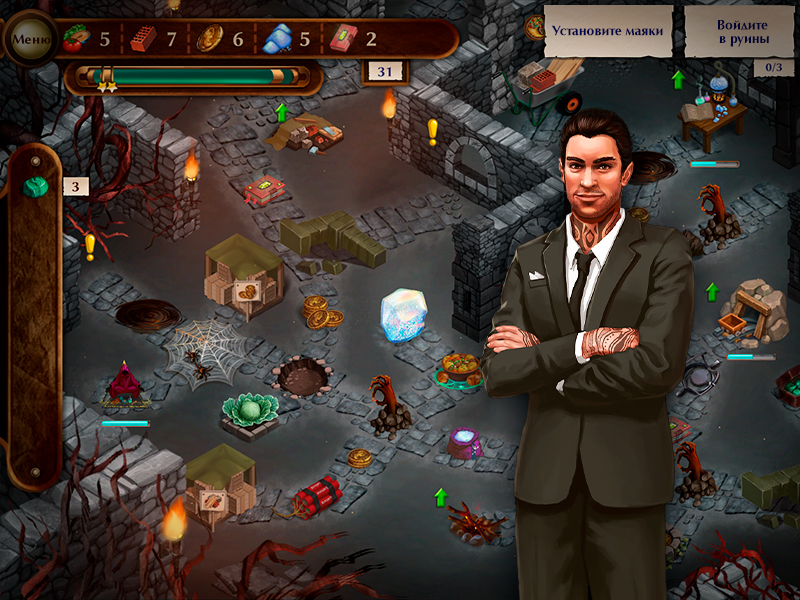
Task: Select the 'Войдите в руны' objective card
Action: coord(742,32)
